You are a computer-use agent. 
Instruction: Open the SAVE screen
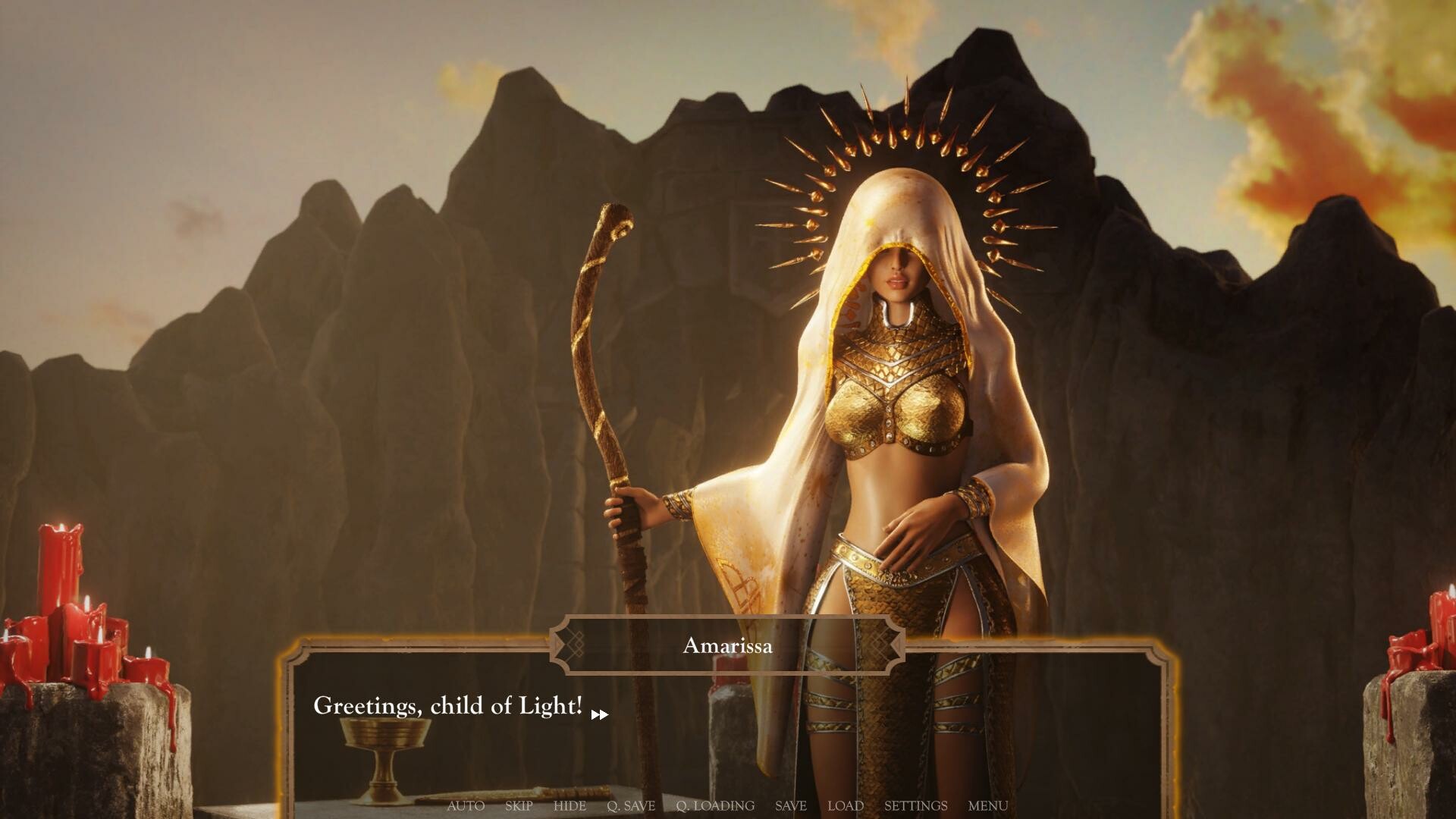click(x=789, y=806)
